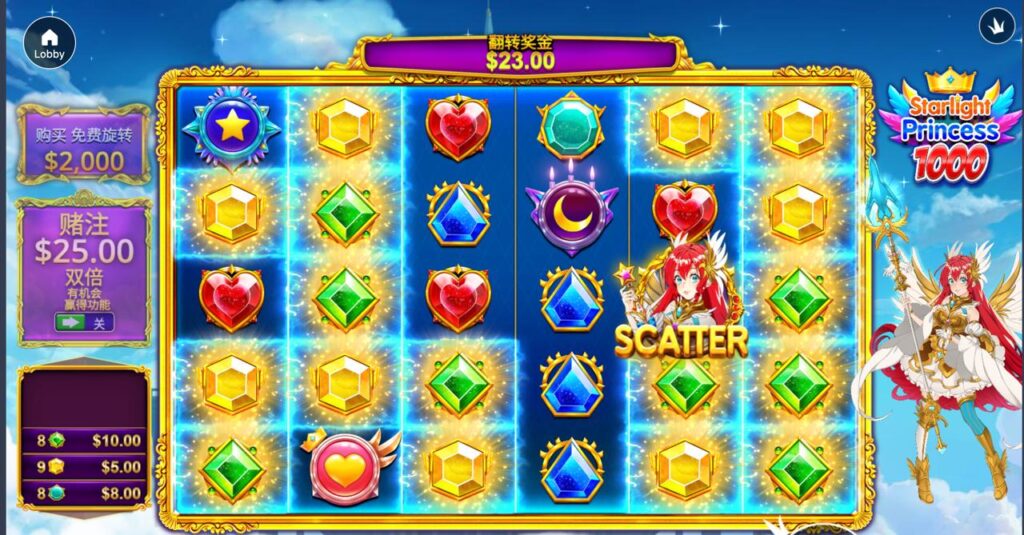The image size is (1024, 535).
Task: Return to the Lobby
Action: click(49, 43)
